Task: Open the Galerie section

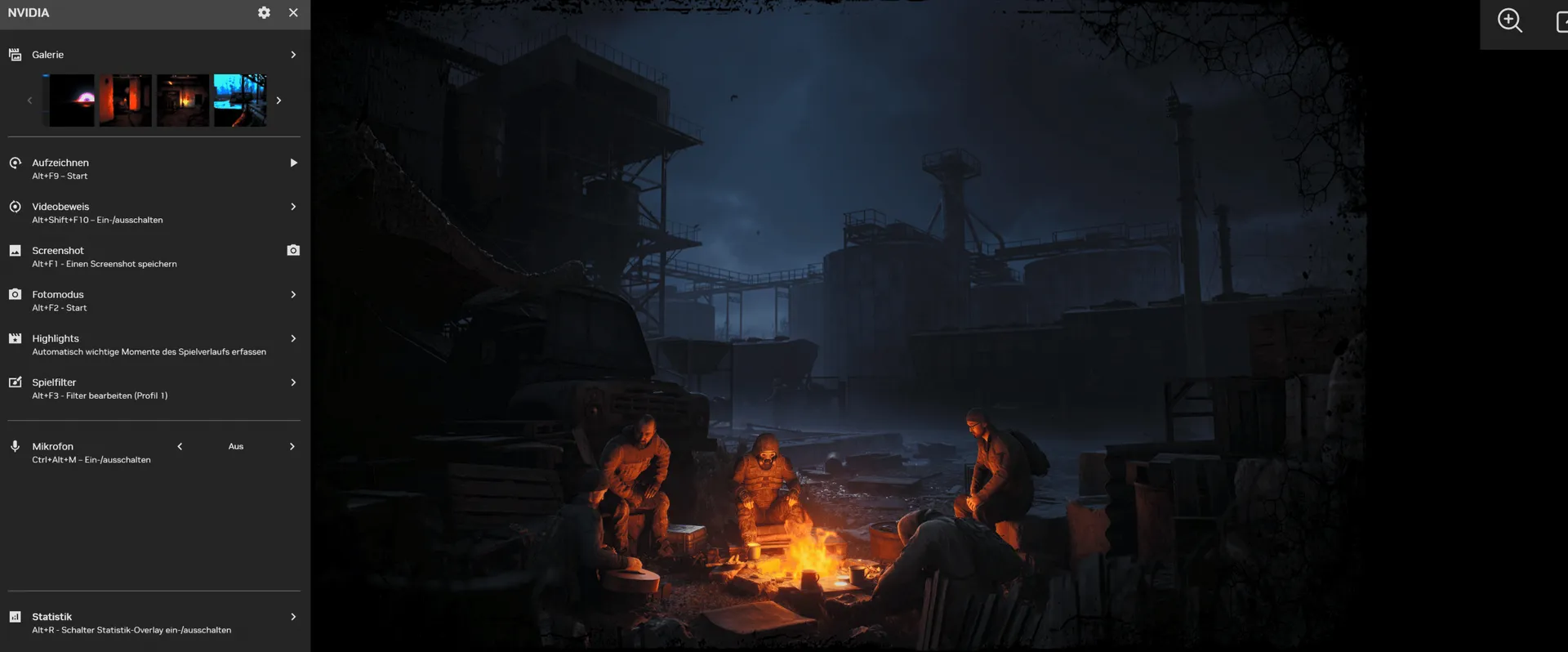Action: pos(293,55)
